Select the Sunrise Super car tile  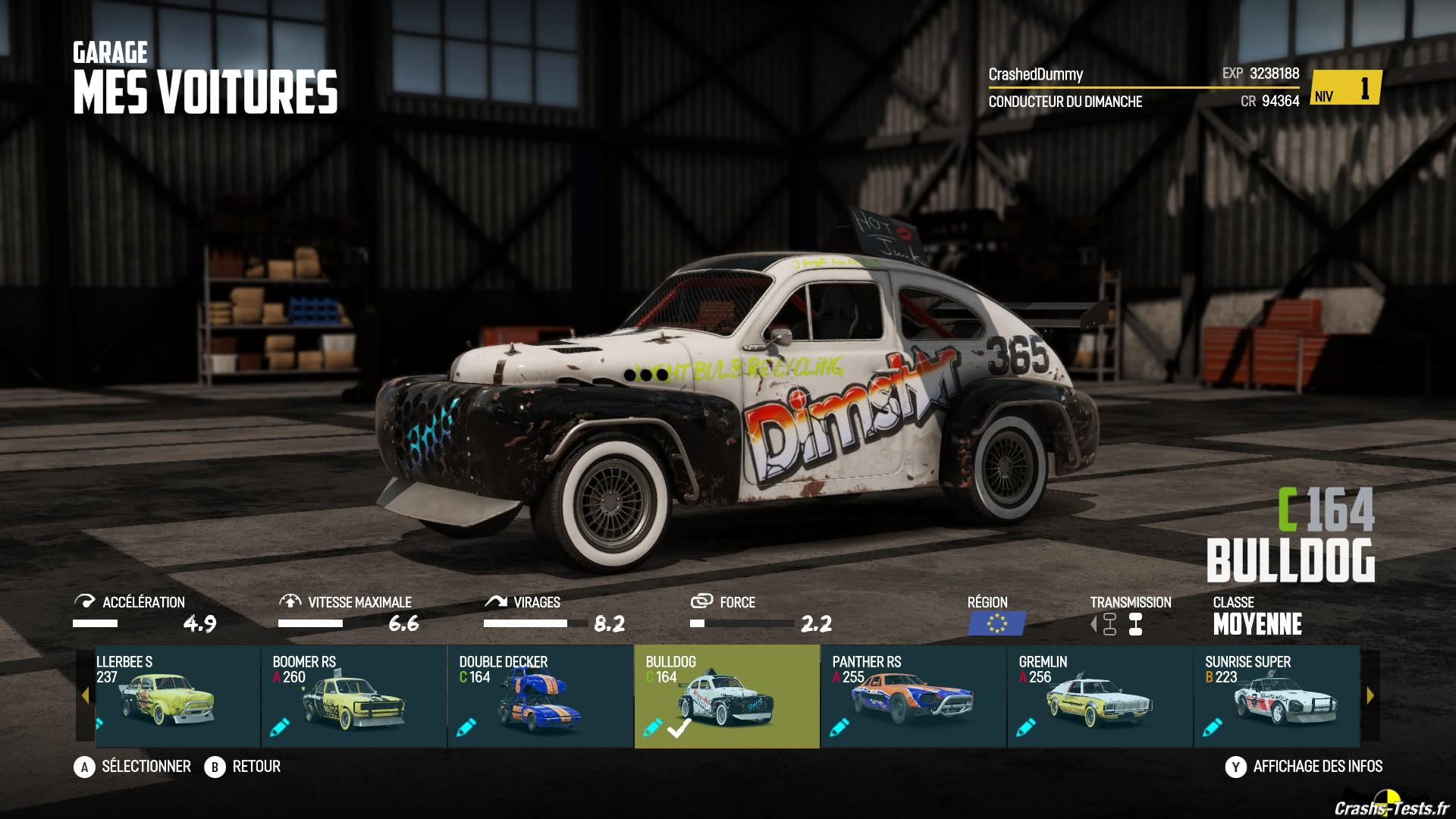click(x=1276, y=696)
